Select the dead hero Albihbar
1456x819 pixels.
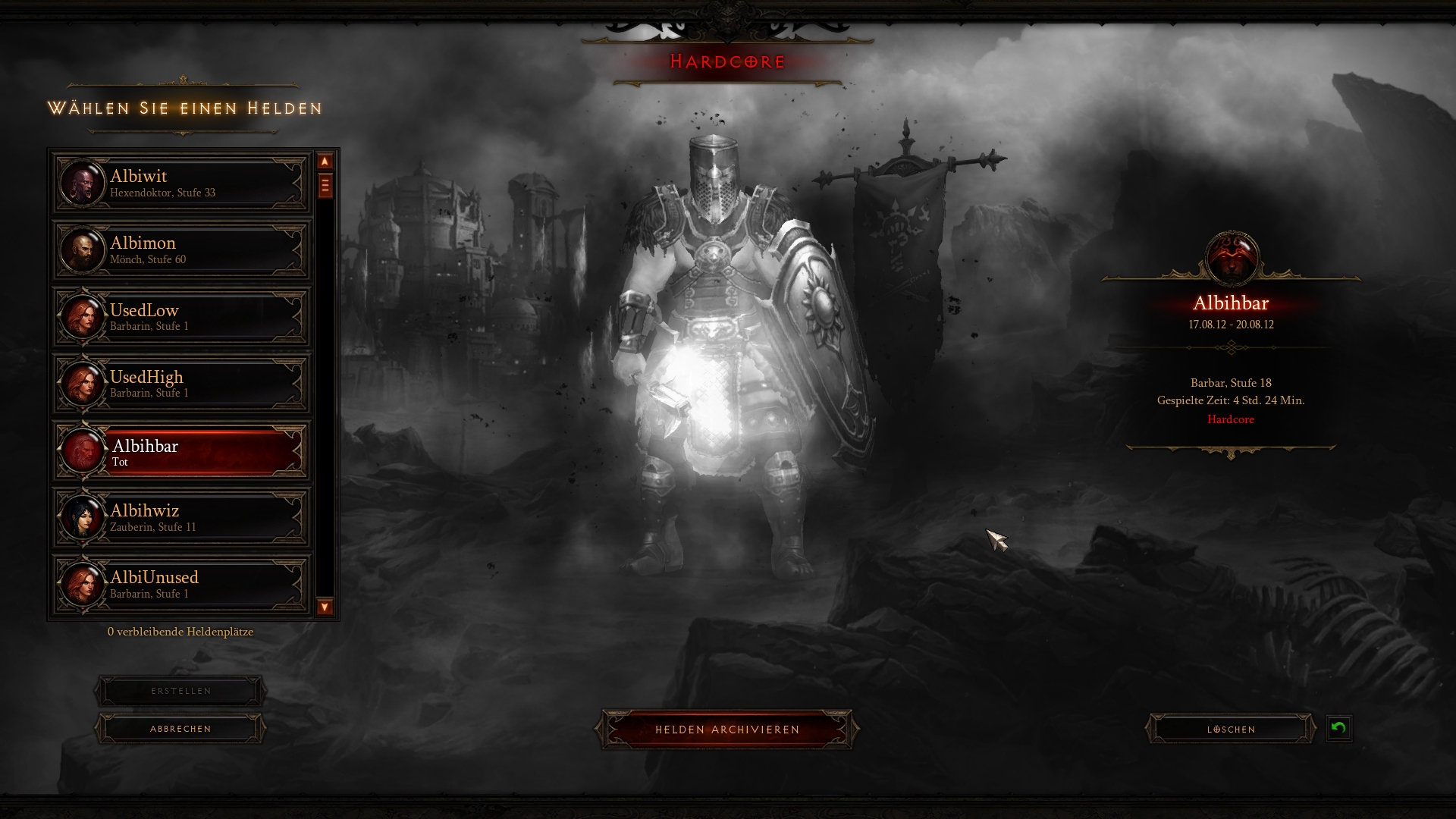click(182, 452)
